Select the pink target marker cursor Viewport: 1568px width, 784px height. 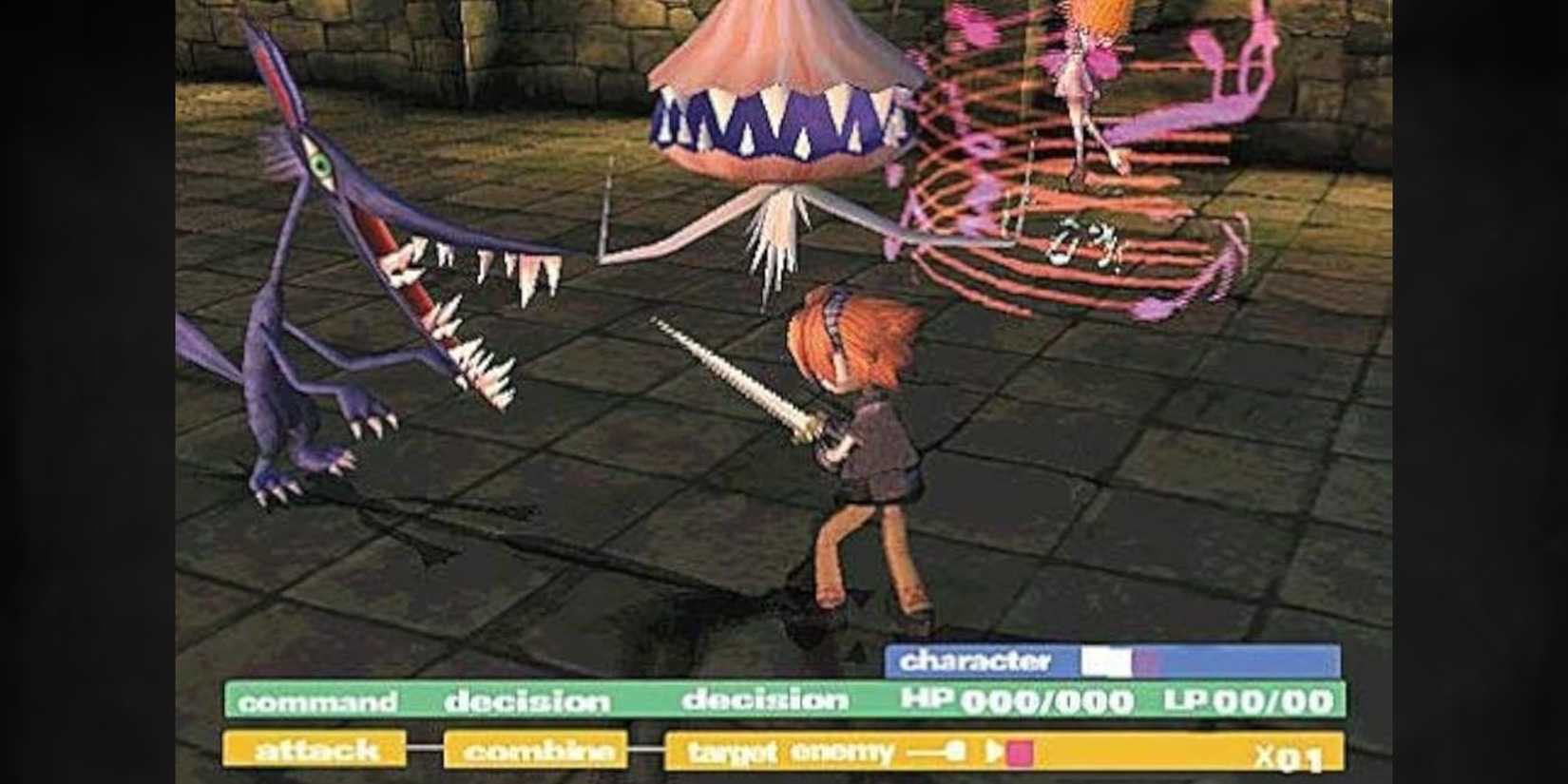pyautogui.click(x=1019, y=751)
